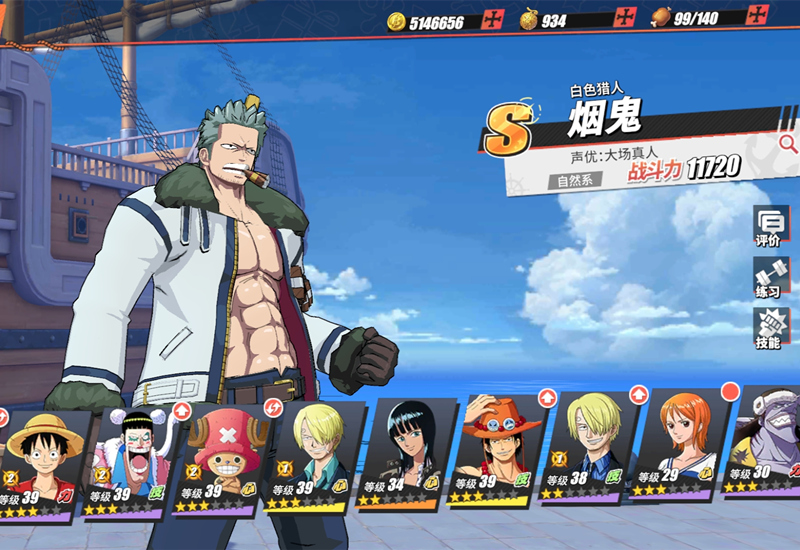
Task: Select the Chopper character card
Action: pos(219,462)
